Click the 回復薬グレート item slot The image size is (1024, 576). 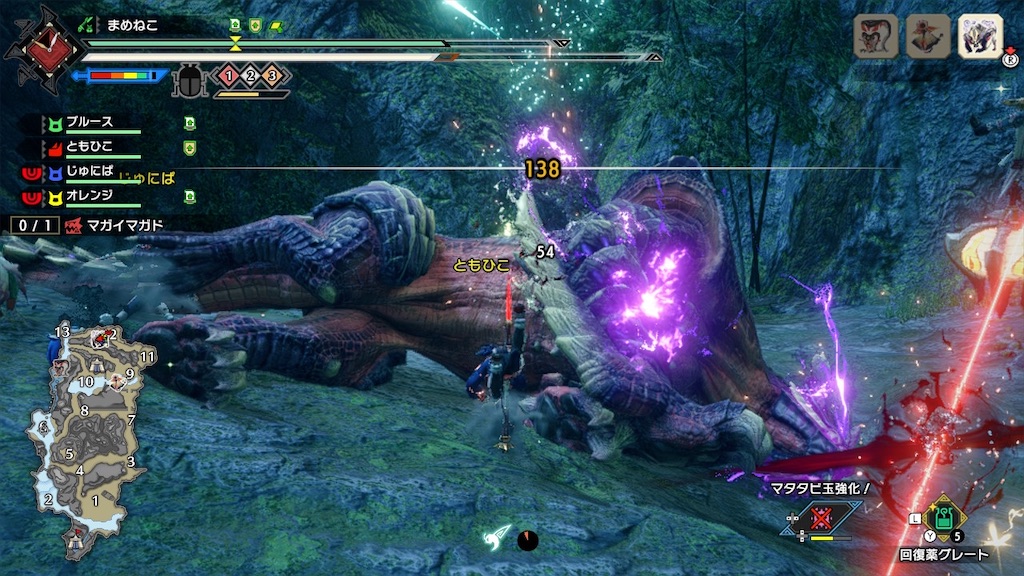[943, 520]
